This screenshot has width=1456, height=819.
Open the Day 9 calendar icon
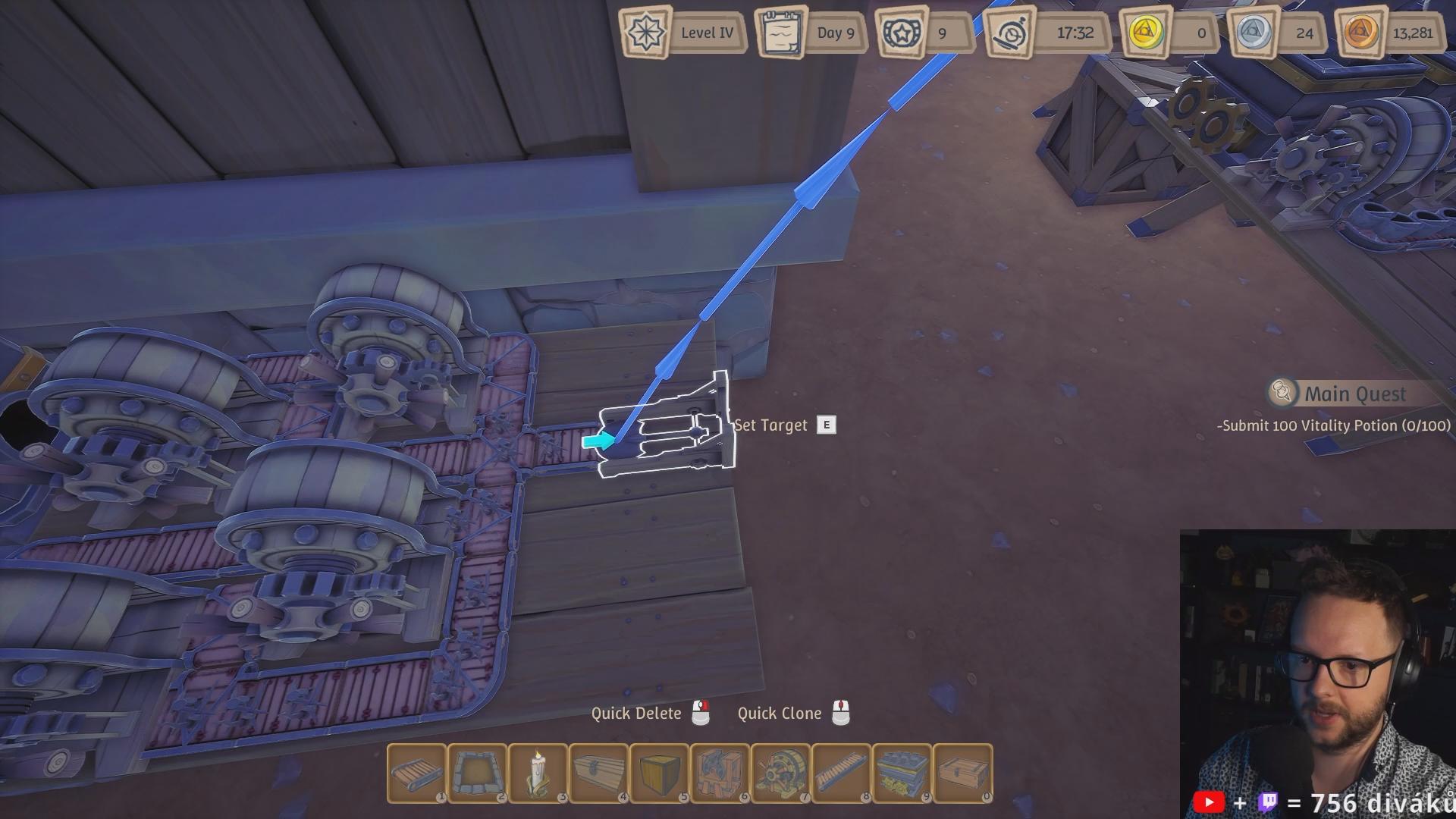(x=782, y=33)
